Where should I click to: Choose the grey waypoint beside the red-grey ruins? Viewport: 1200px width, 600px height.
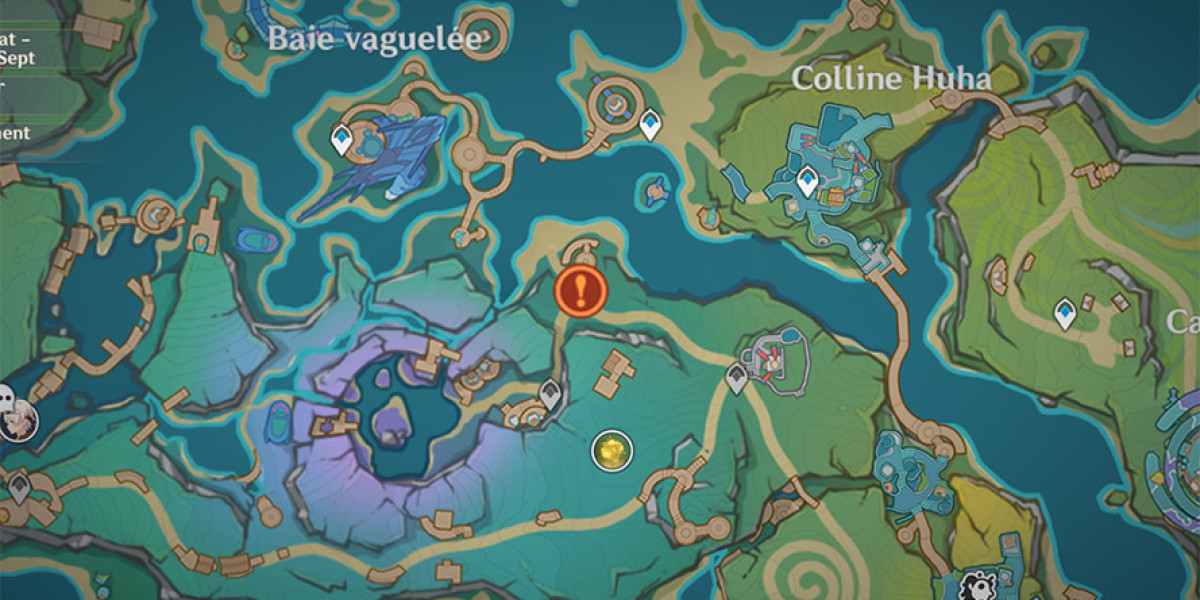(737, 379)
